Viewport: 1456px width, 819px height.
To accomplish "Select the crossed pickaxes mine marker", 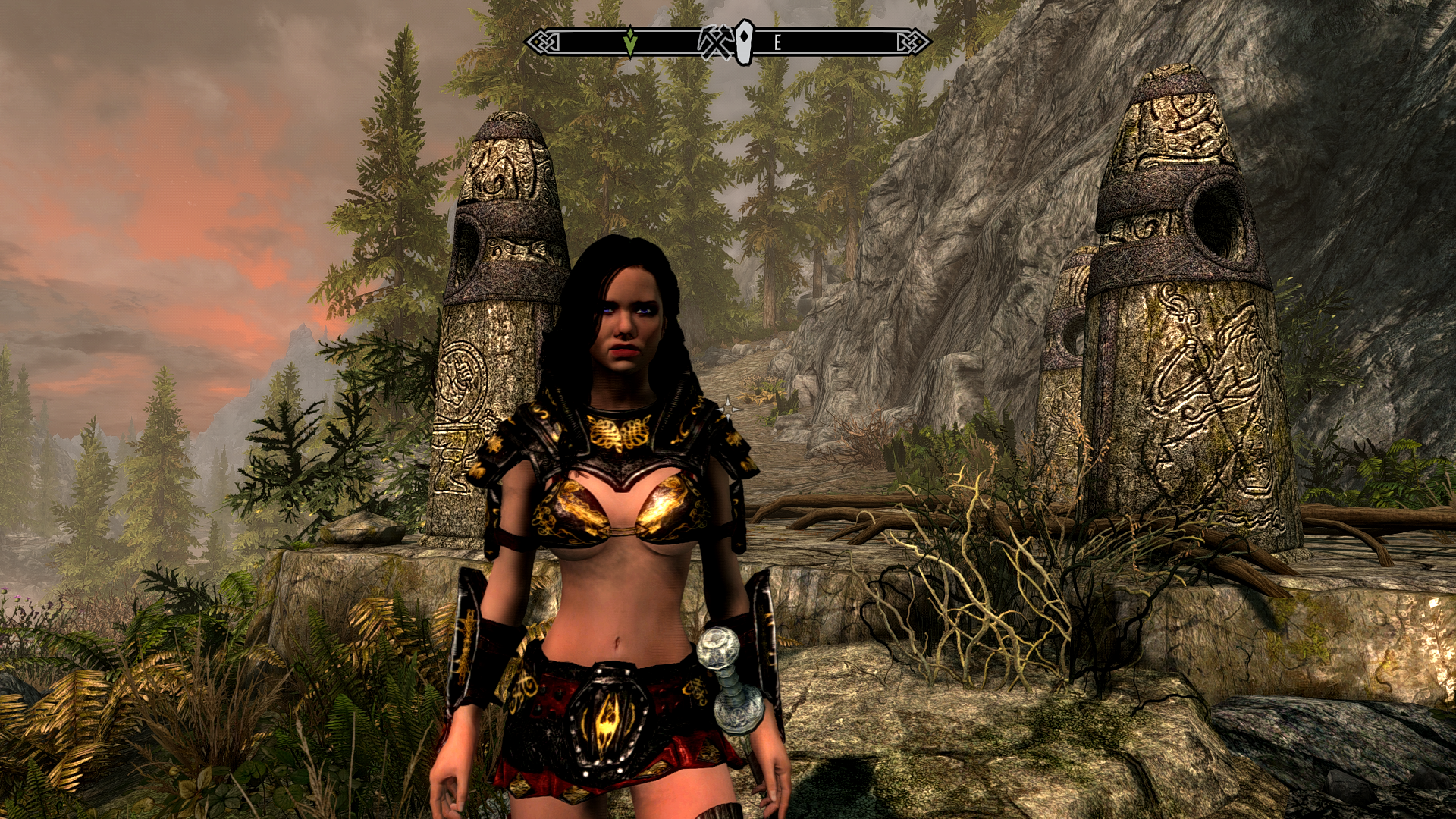I will coord(715,42).
